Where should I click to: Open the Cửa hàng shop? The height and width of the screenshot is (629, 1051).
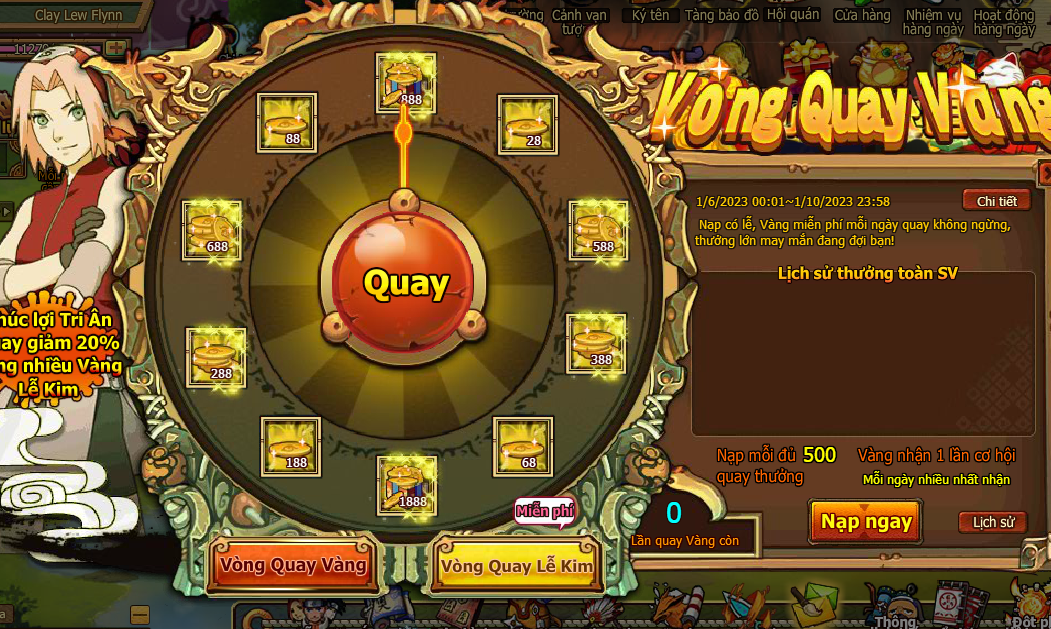[x=862, y=16]
